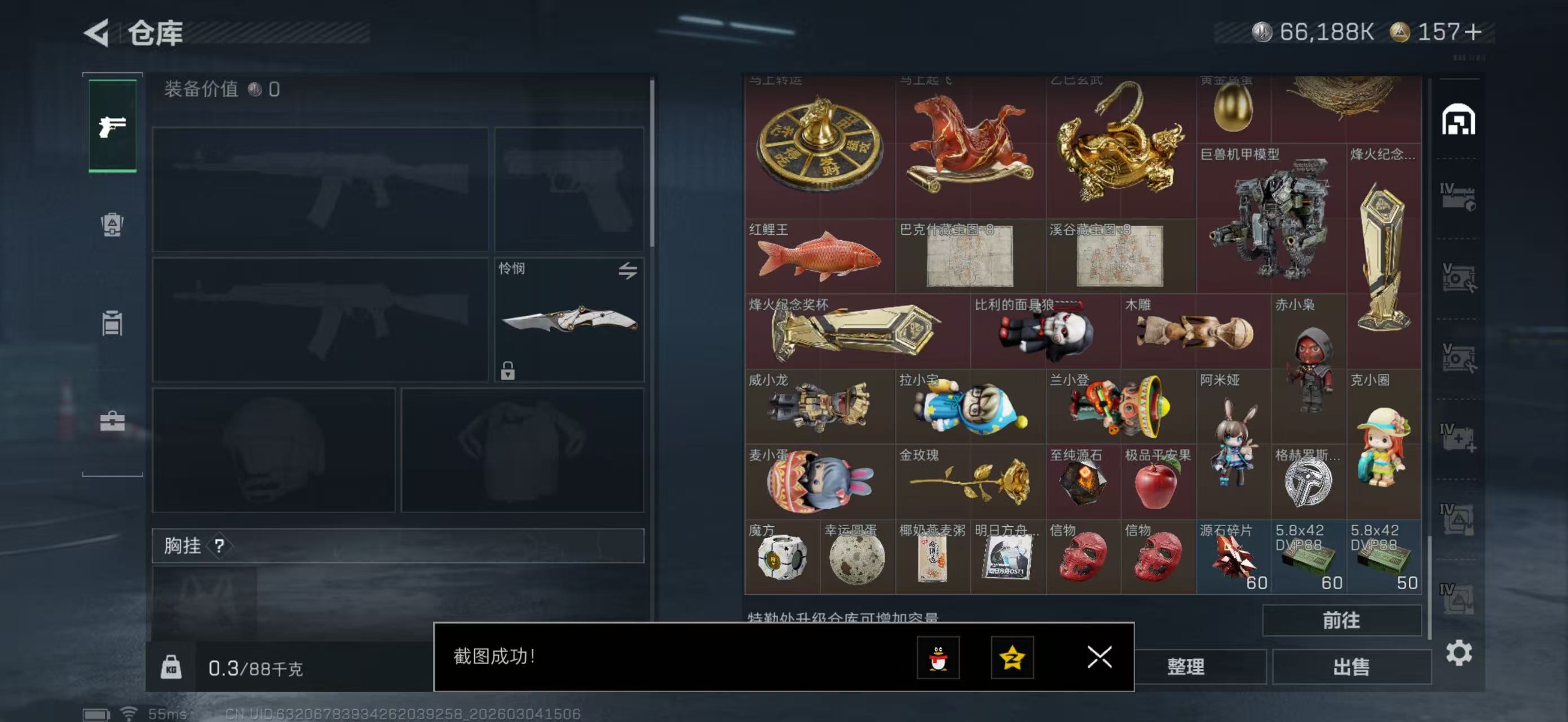Select the 源石碎片 stack of 60
Viewport: 1568px width, 722px height.
pos(1233,557)
